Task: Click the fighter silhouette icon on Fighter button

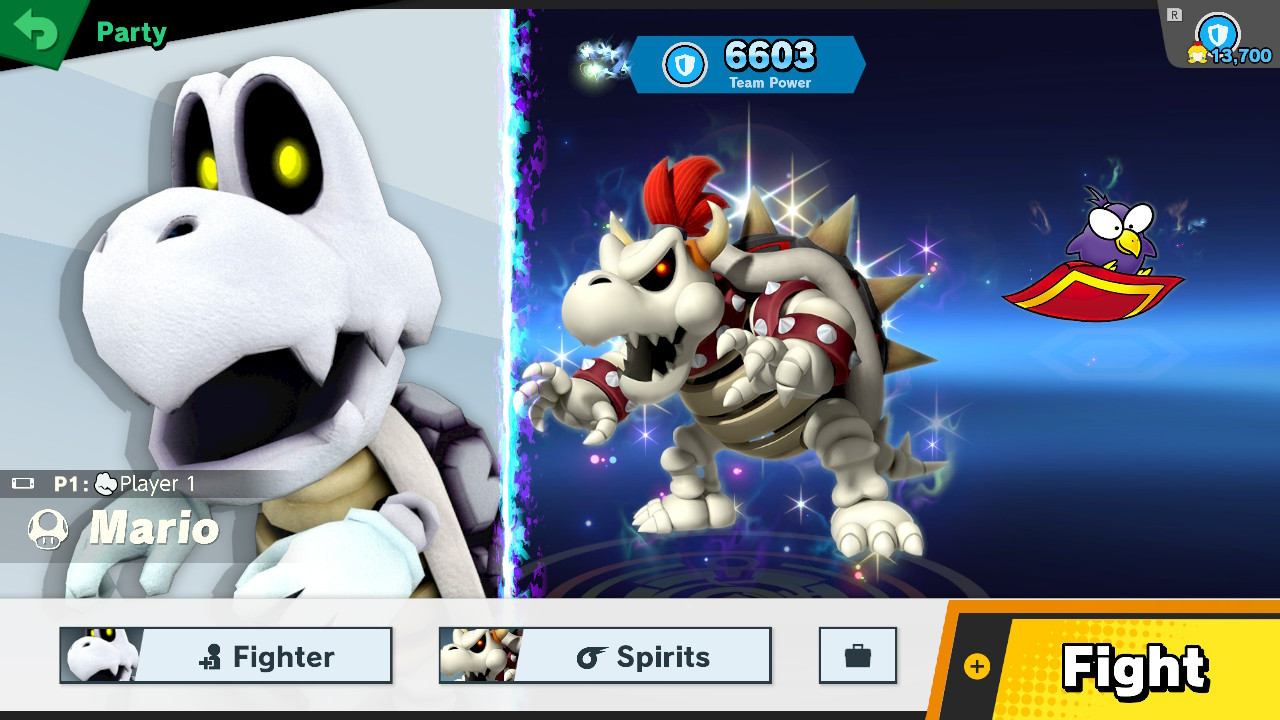Action: click(x=211, y=657)
